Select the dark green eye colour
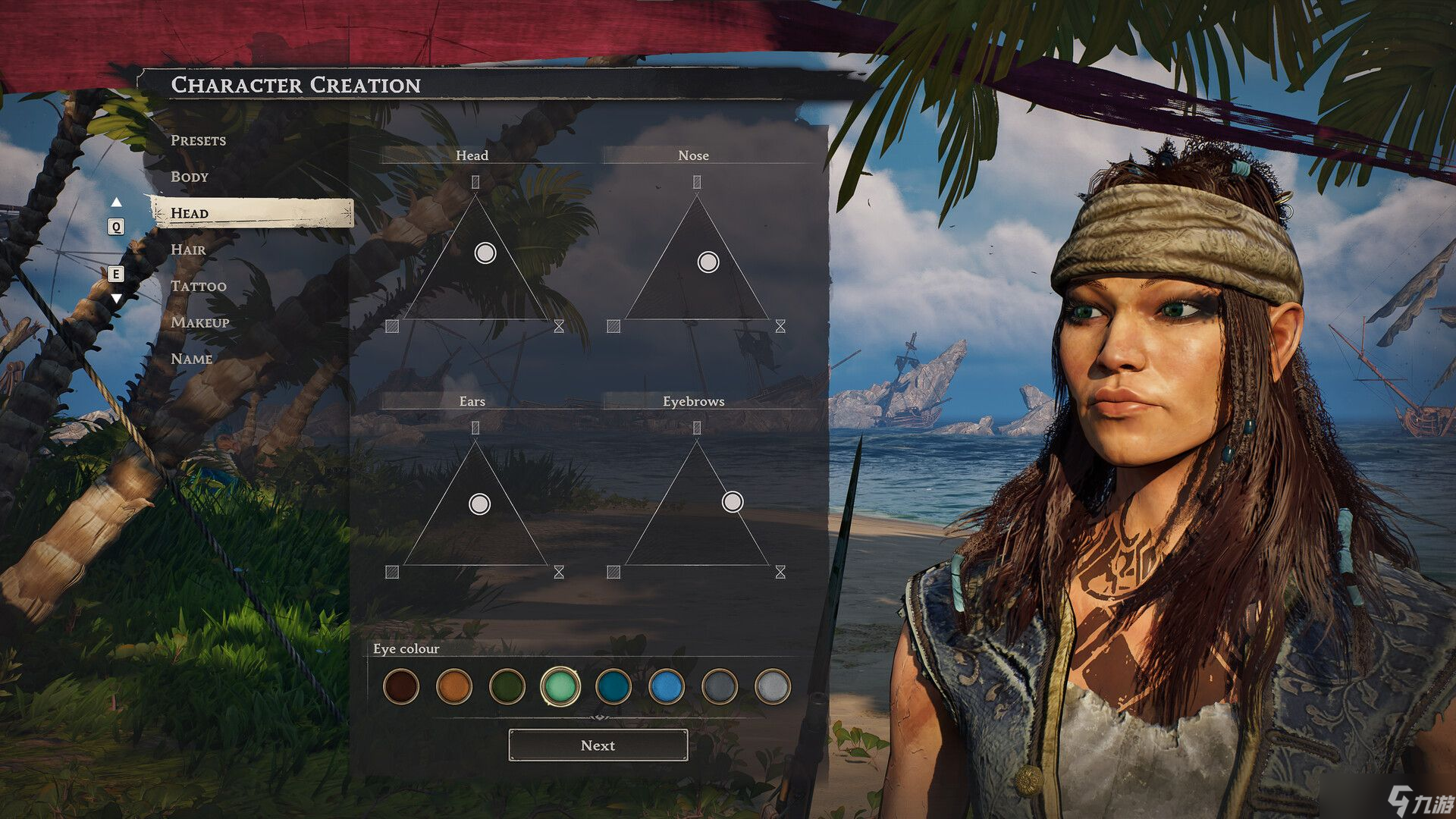1456x819 pixels. (x=507, y=686)
